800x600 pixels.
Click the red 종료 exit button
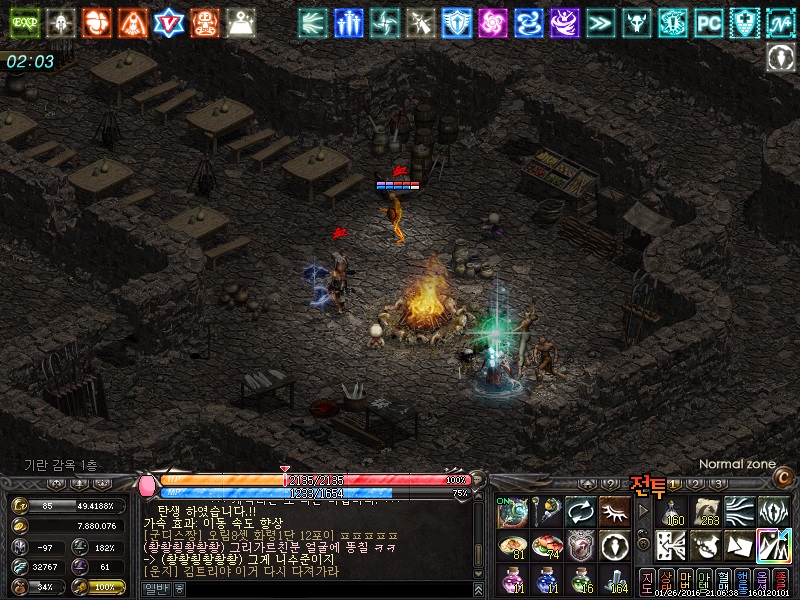click(780, 581)
